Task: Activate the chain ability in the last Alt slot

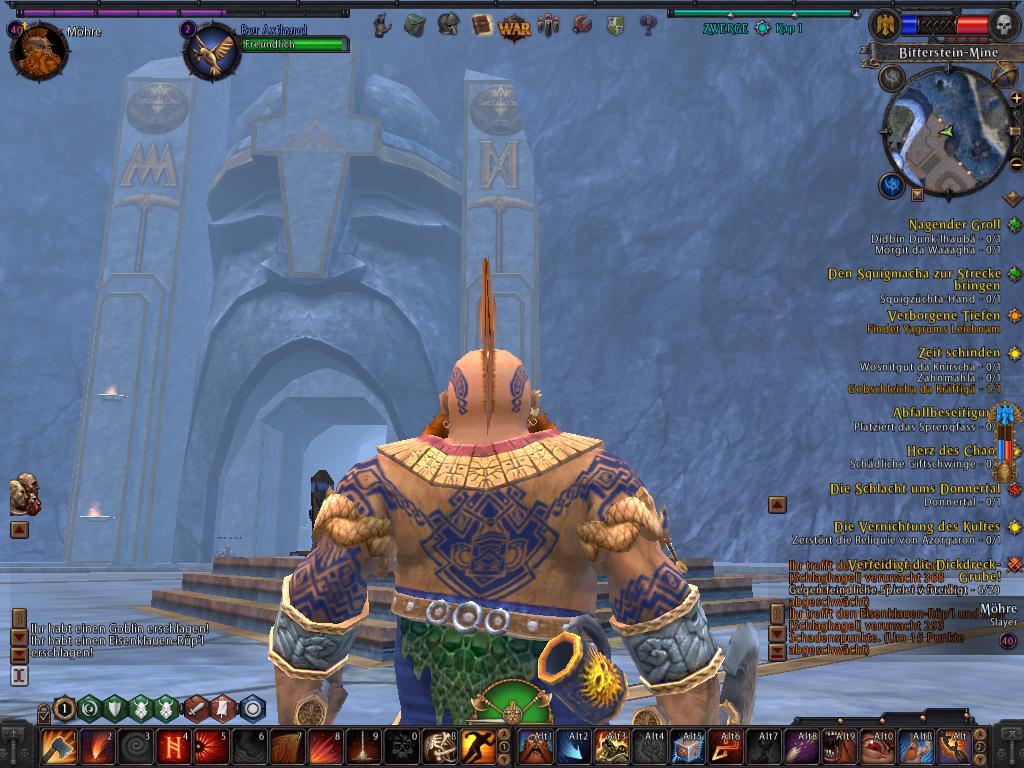Action: coord(954,746)
